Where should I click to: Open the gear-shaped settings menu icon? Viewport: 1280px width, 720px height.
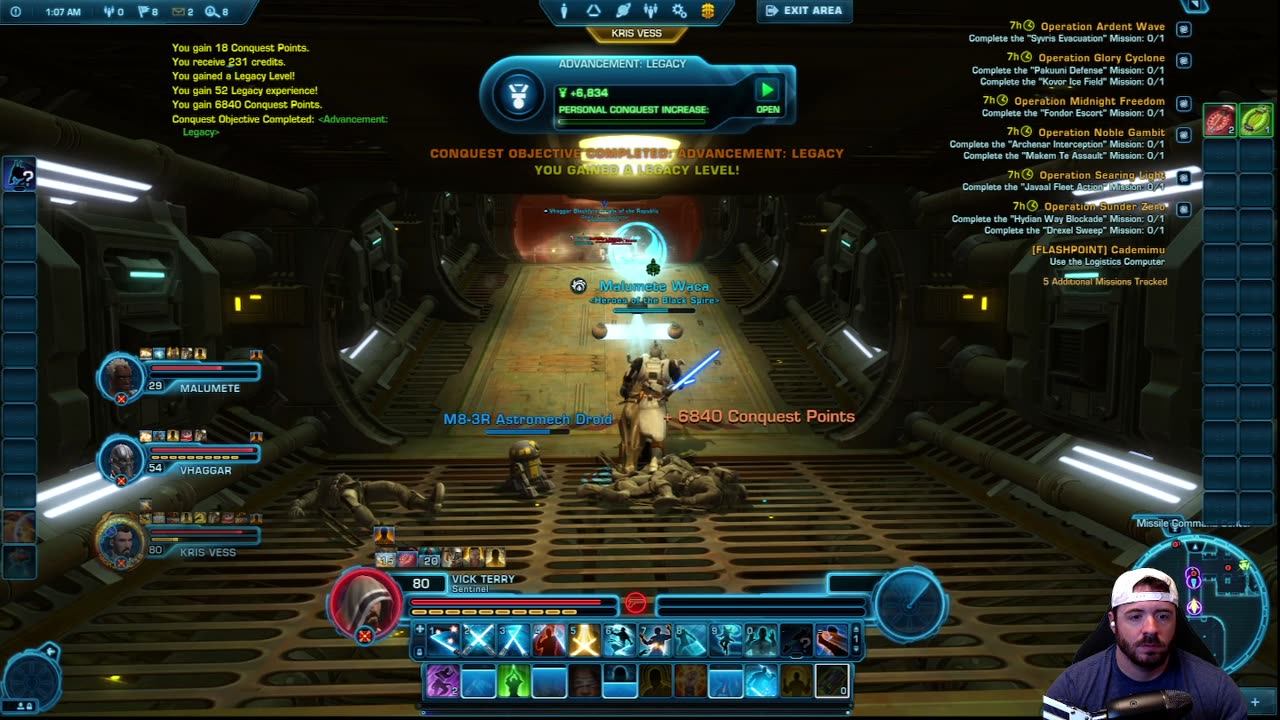pyautogui.click(x=679, y=11)
